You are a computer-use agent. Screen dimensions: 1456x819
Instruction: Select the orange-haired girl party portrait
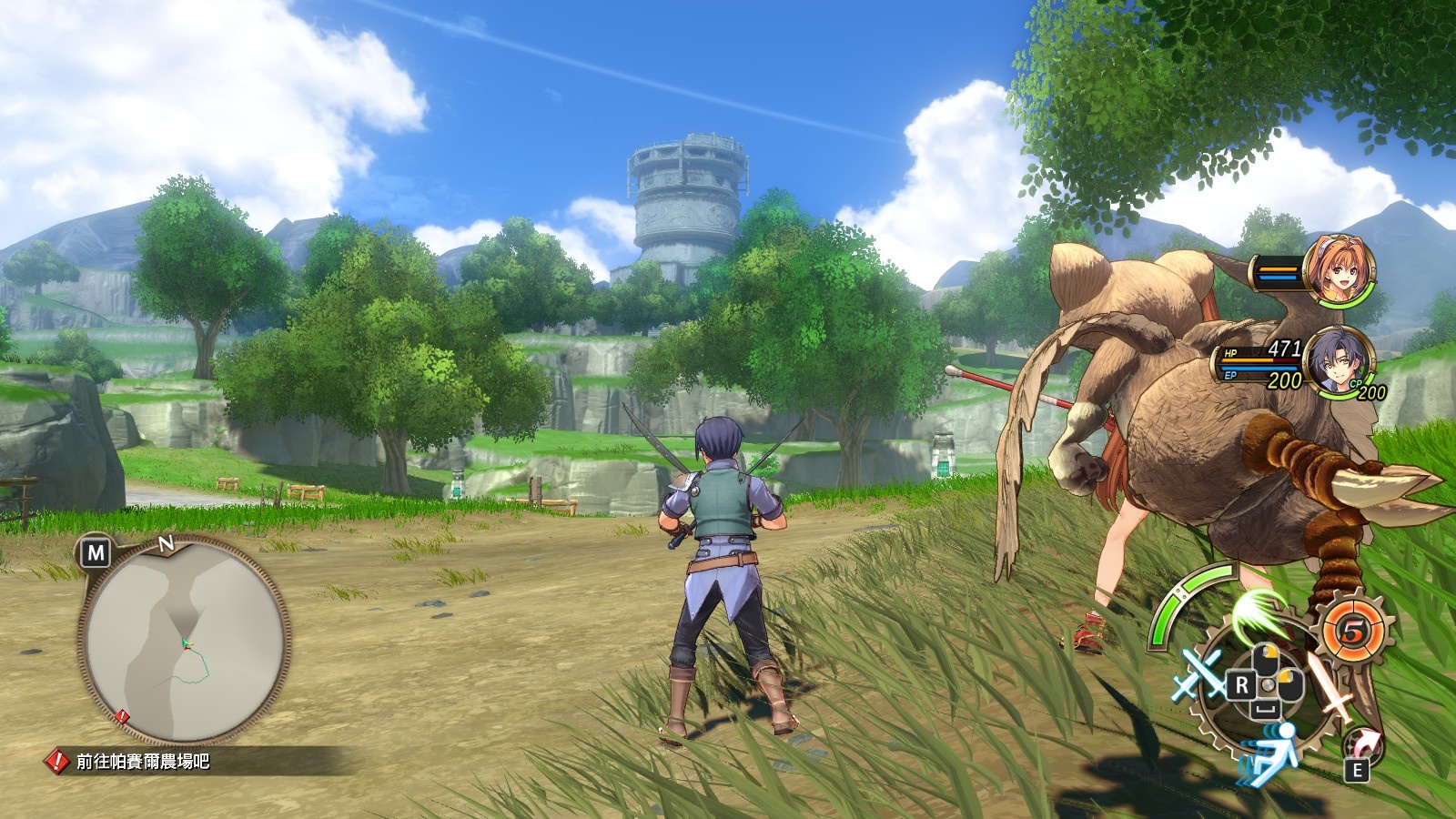tap(1339, 270)
